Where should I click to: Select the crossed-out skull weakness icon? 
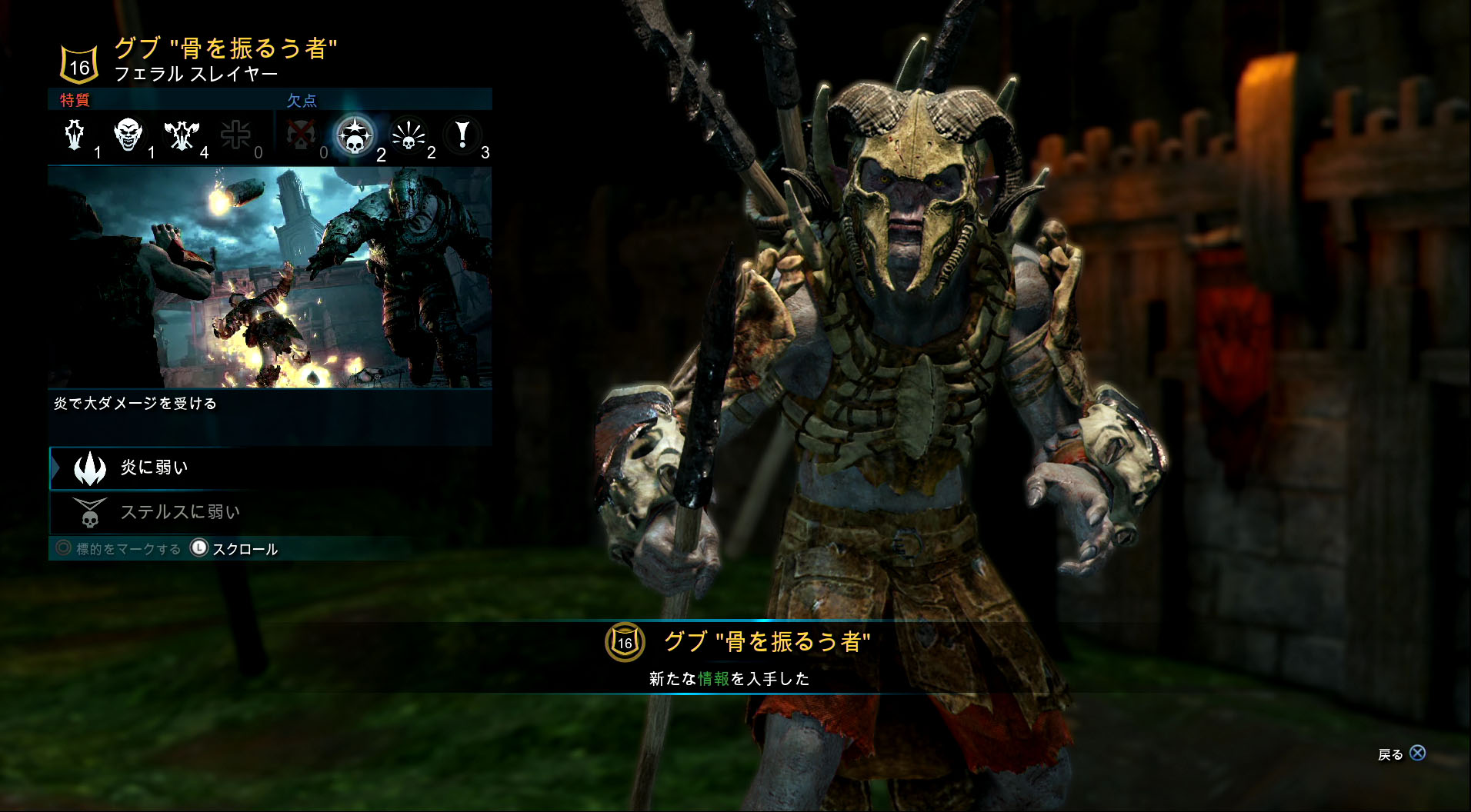point(301,135)
